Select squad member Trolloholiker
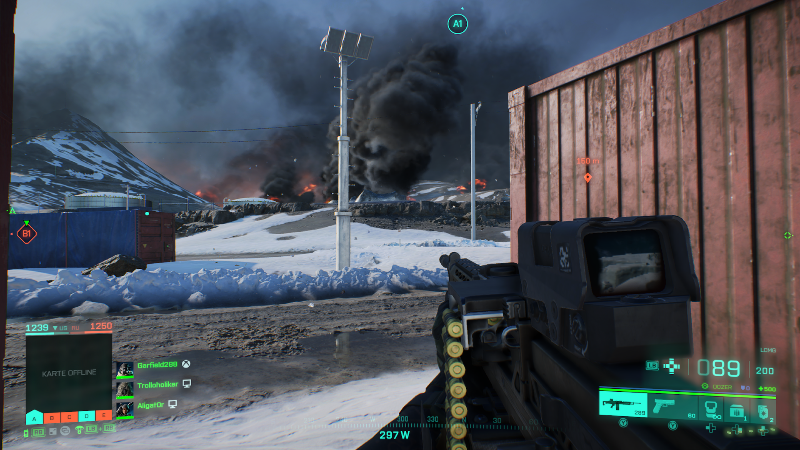The width and height of the screenshot is (800, 450). coord(160,385)
